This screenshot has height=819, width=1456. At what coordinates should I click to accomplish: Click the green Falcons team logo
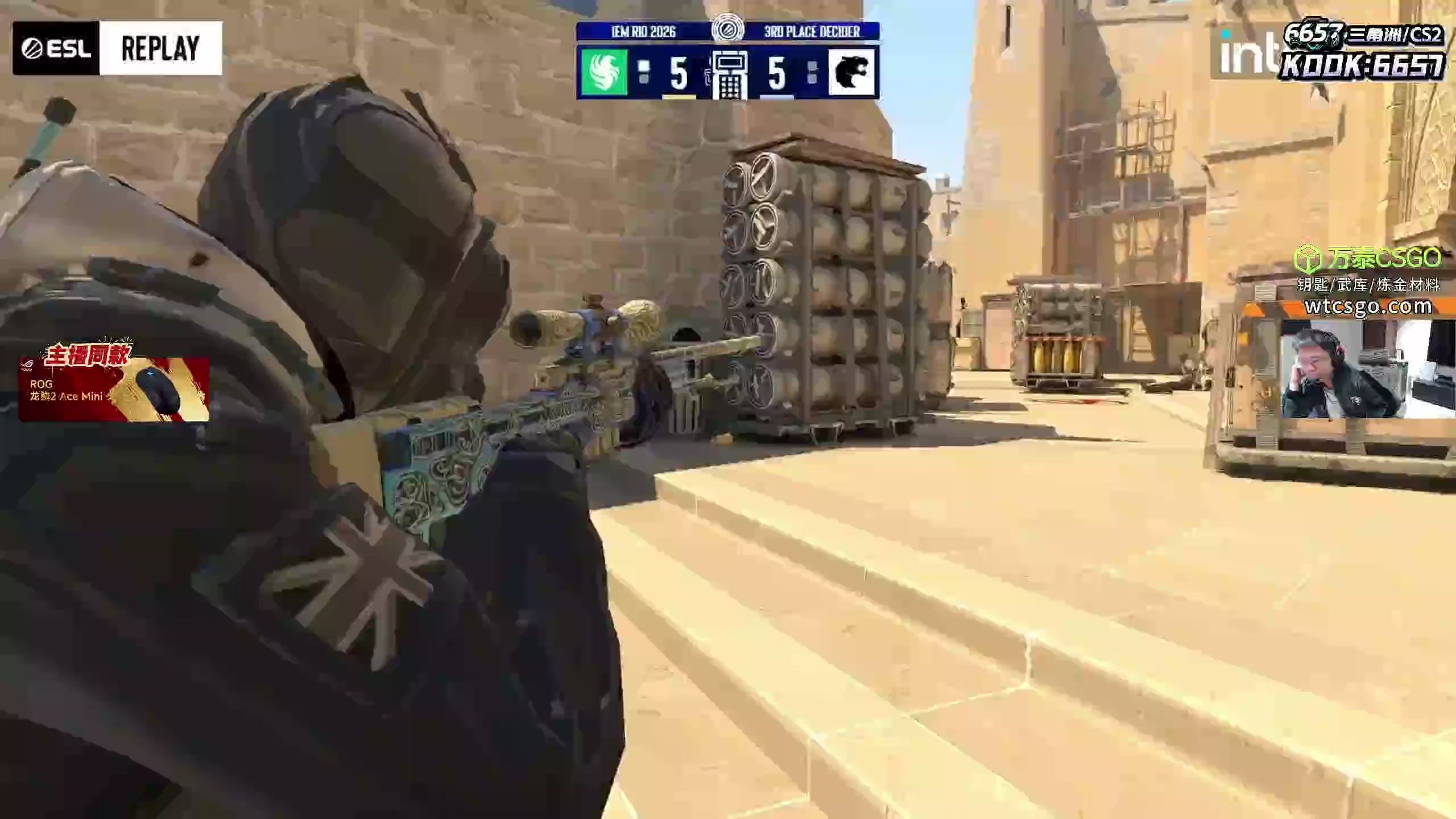(x=604, y=72)
